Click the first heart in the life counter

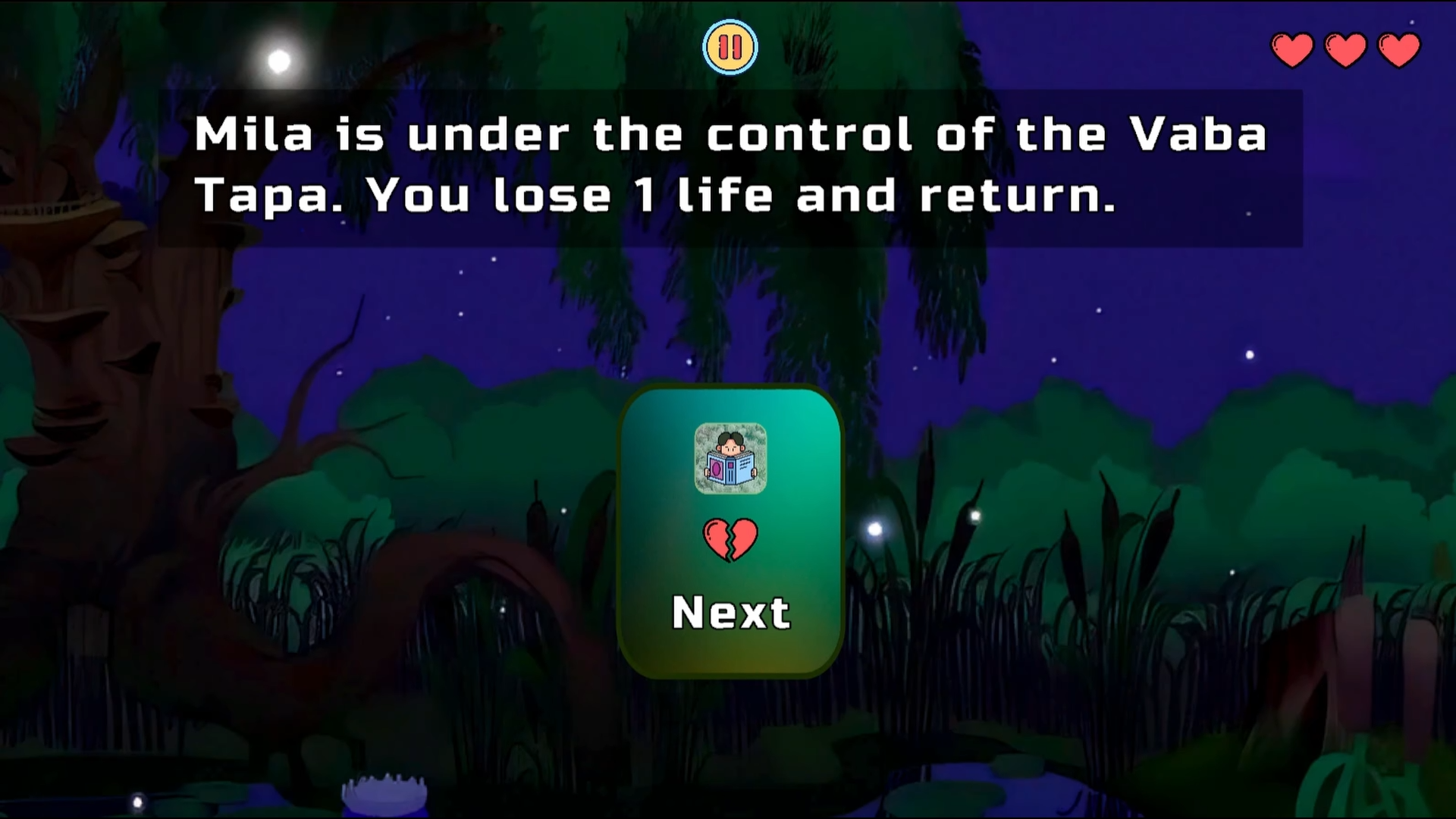(1292, 48)
